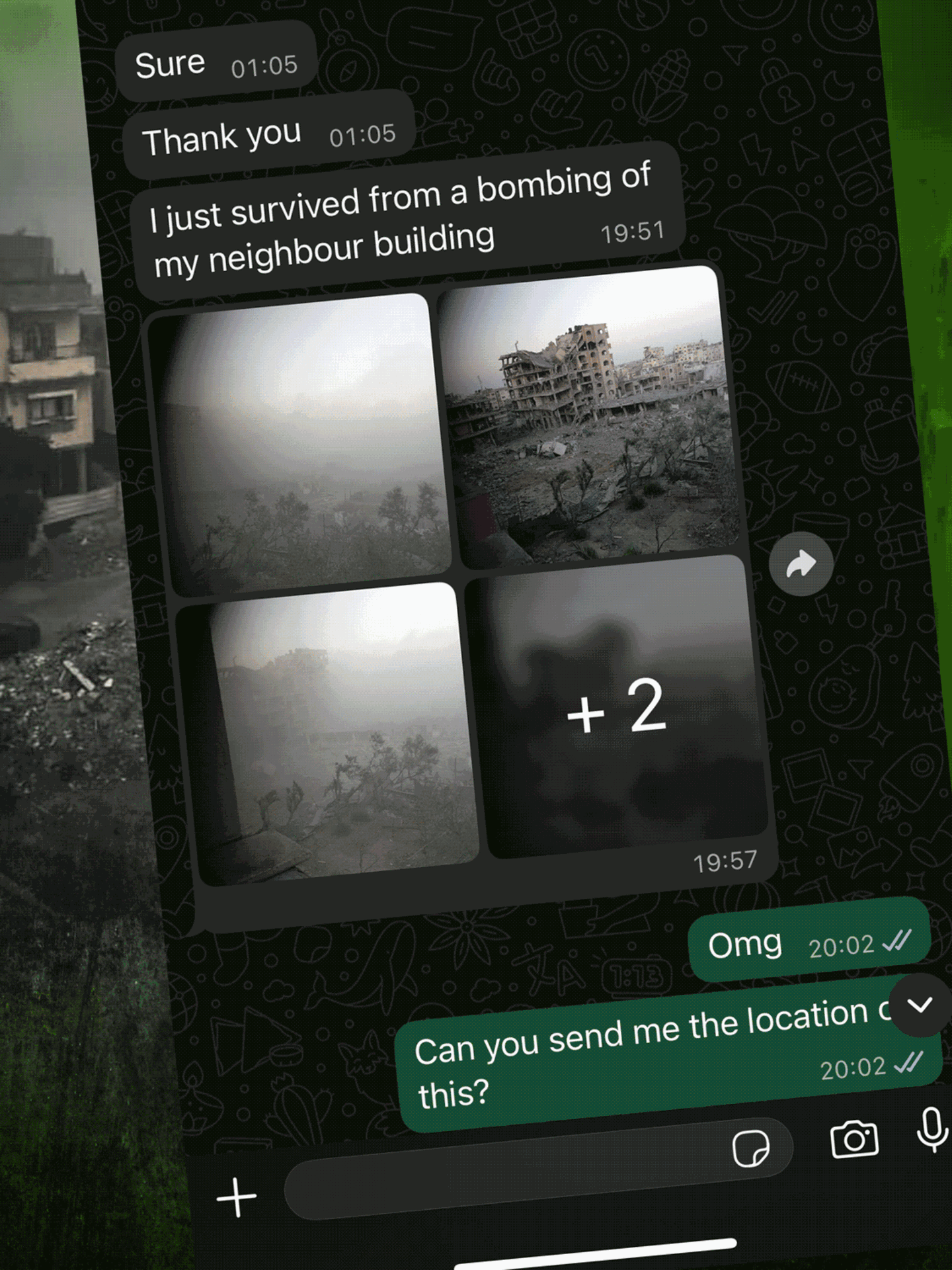Jump to latest with the down chevron
This screenshot has width=952, height=1270.
click(920, 1005)
